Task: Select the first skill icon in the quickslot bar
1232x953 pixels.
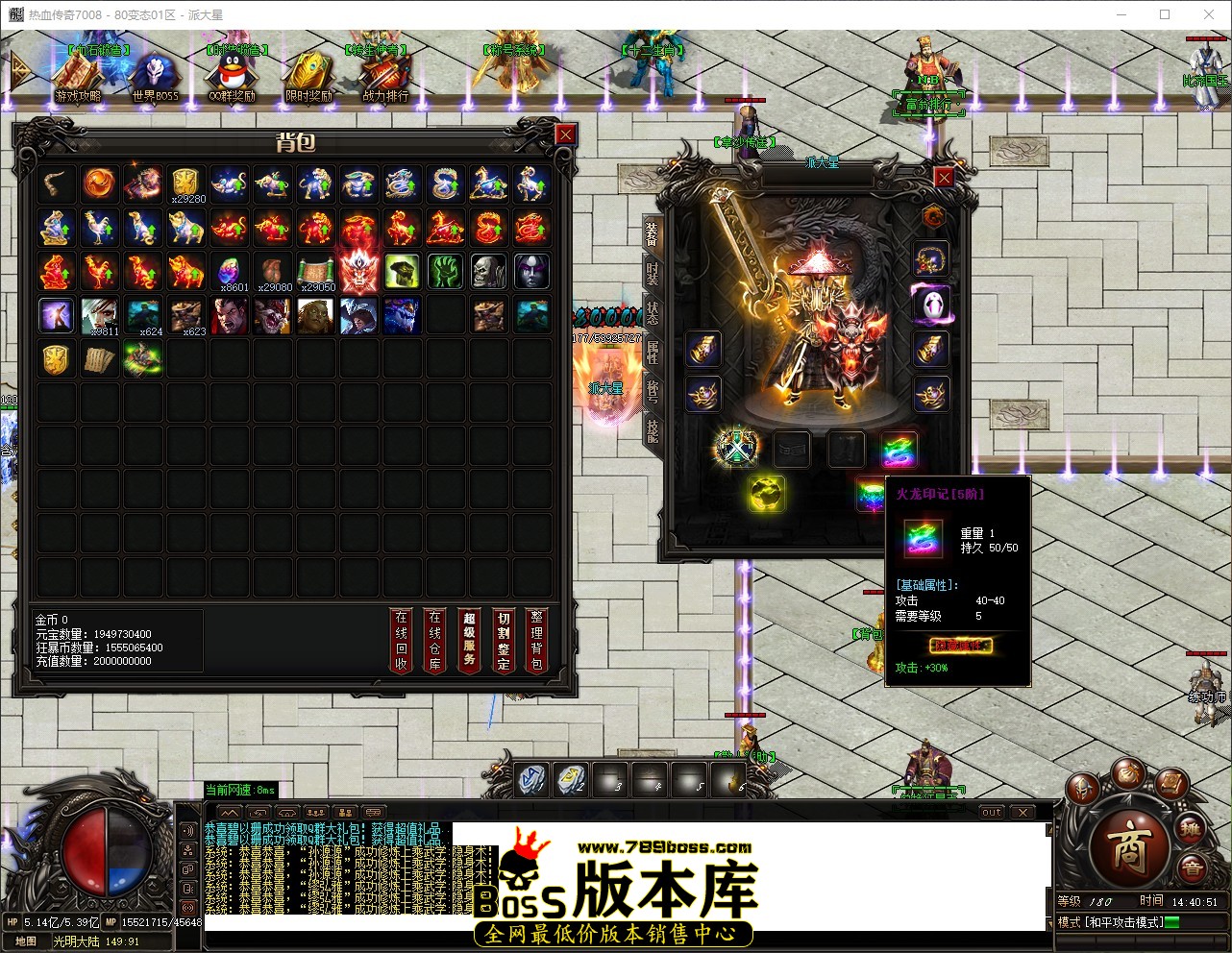Action: (x=530, y=780)
